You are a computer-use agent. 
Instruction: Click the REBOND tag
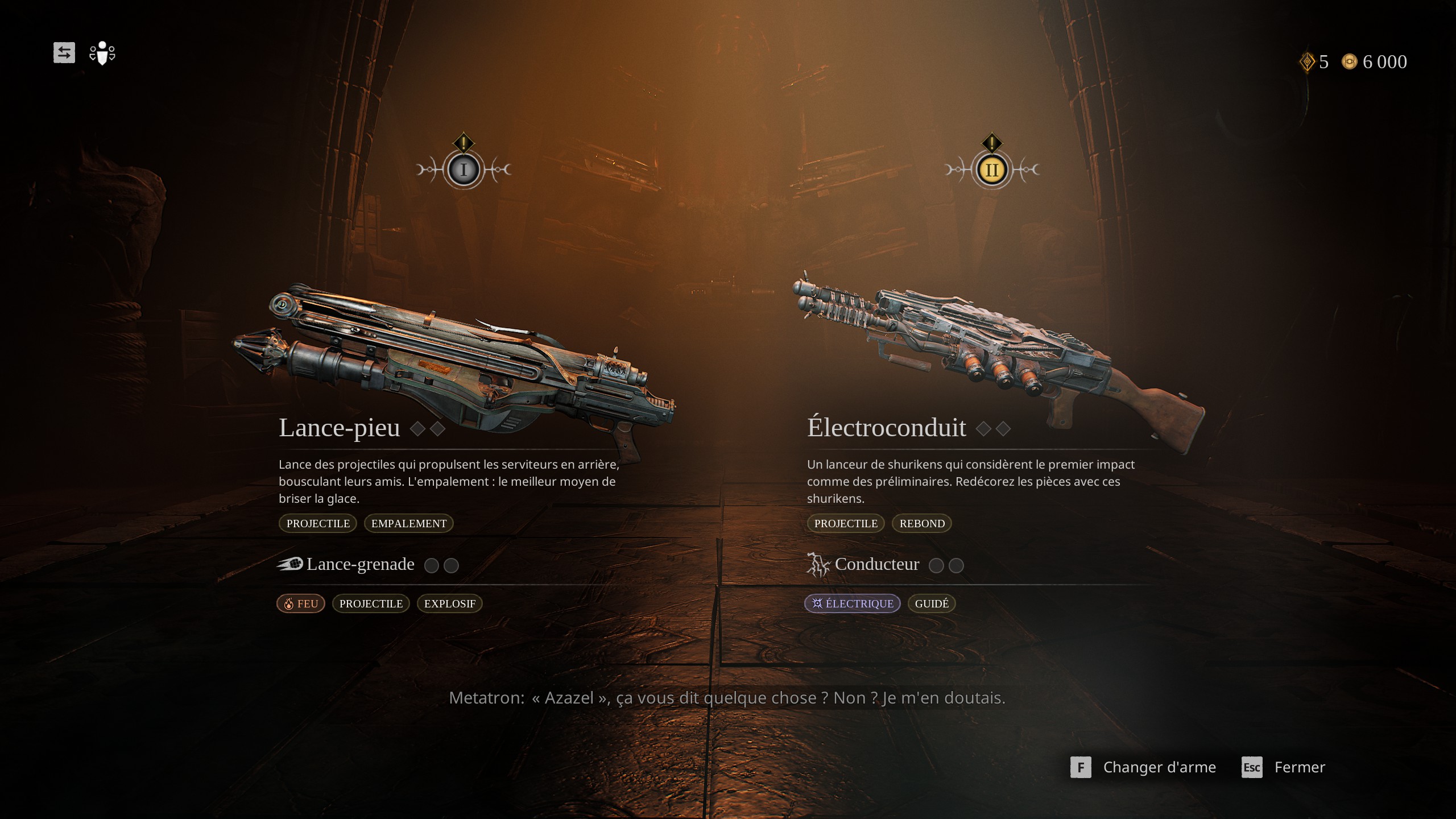tap(921, 523)
